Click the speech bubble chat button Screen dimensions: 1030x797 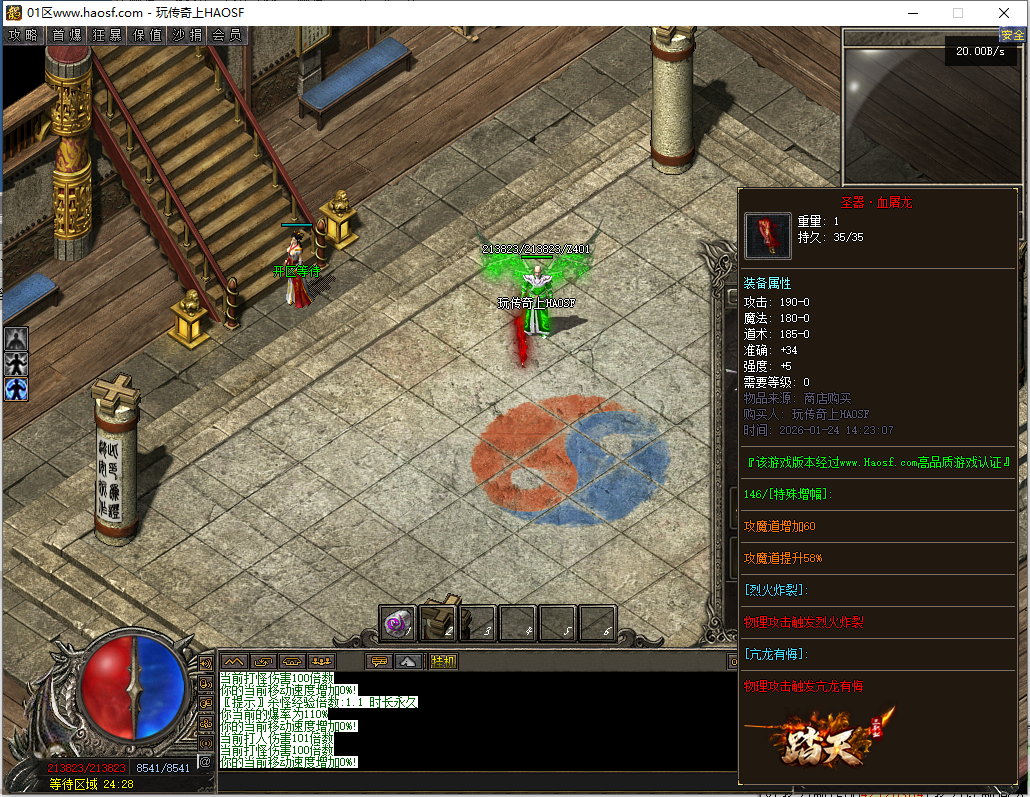pyautogui.click(x=379, y=661)
